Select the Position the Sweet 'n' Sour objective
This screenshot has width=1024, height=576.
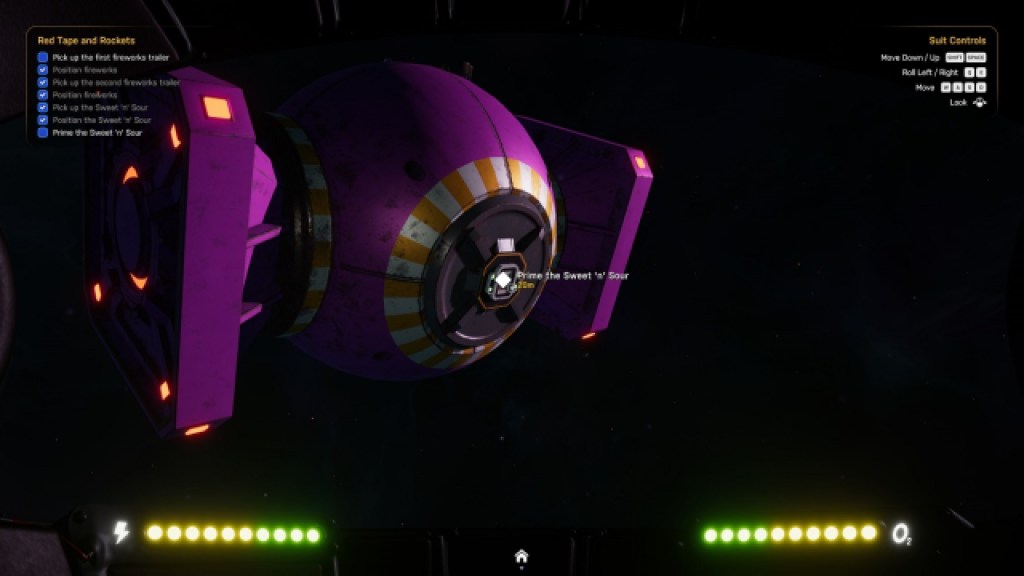coord(101,120)
